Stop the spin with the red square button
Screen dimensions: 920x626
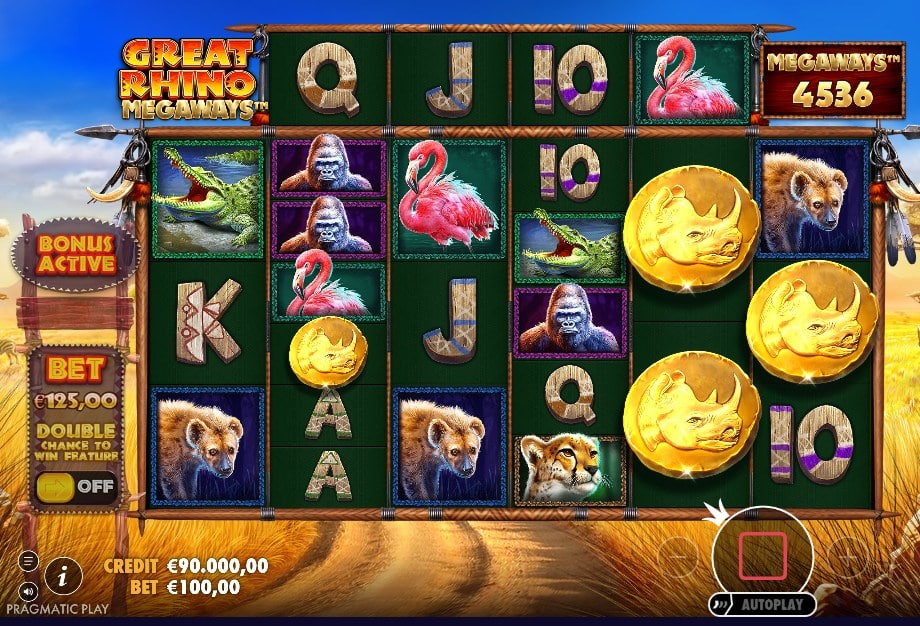(x=763, y=556)
